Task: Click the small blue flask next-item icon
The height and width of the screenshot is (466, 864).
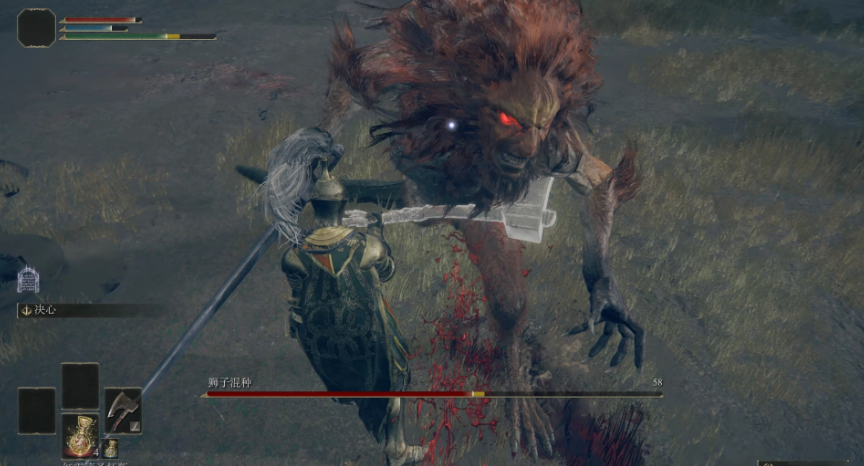Action: pyautogui.click(x=110, y=449)
